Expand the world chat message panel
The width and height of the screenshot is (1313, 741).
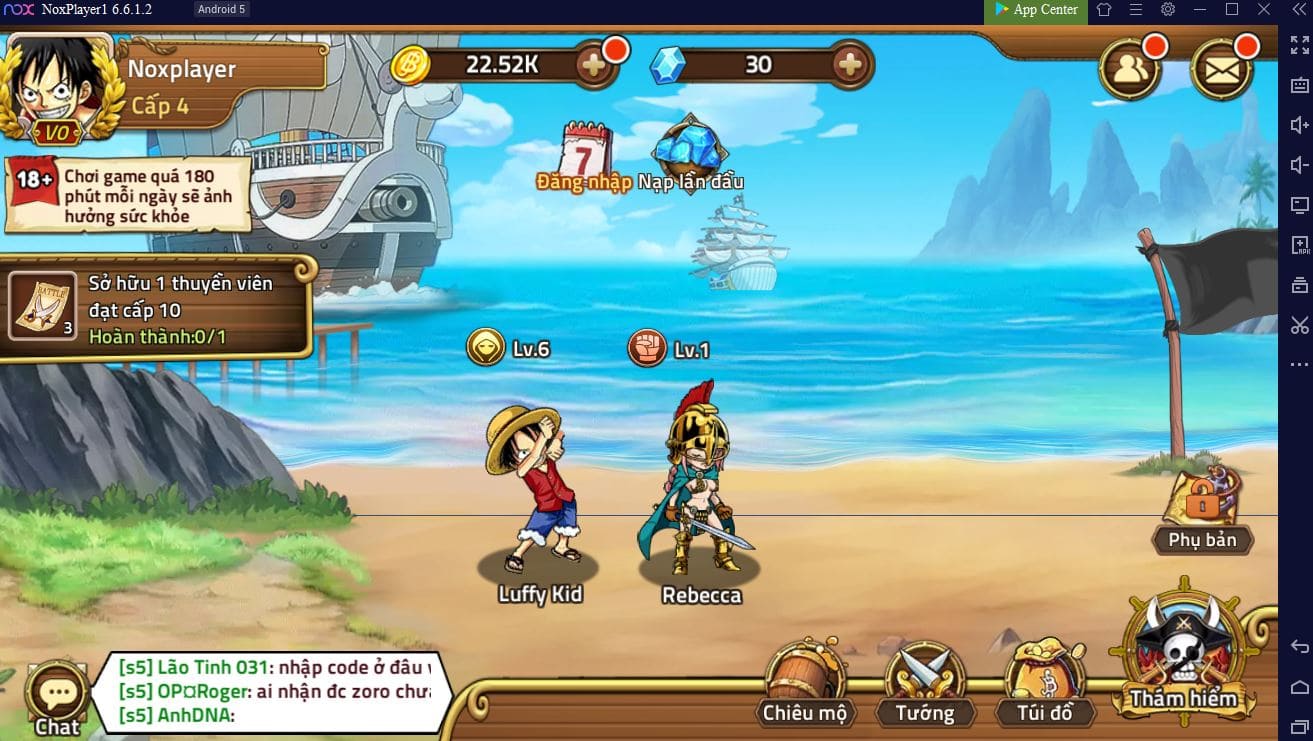[273, 691]
